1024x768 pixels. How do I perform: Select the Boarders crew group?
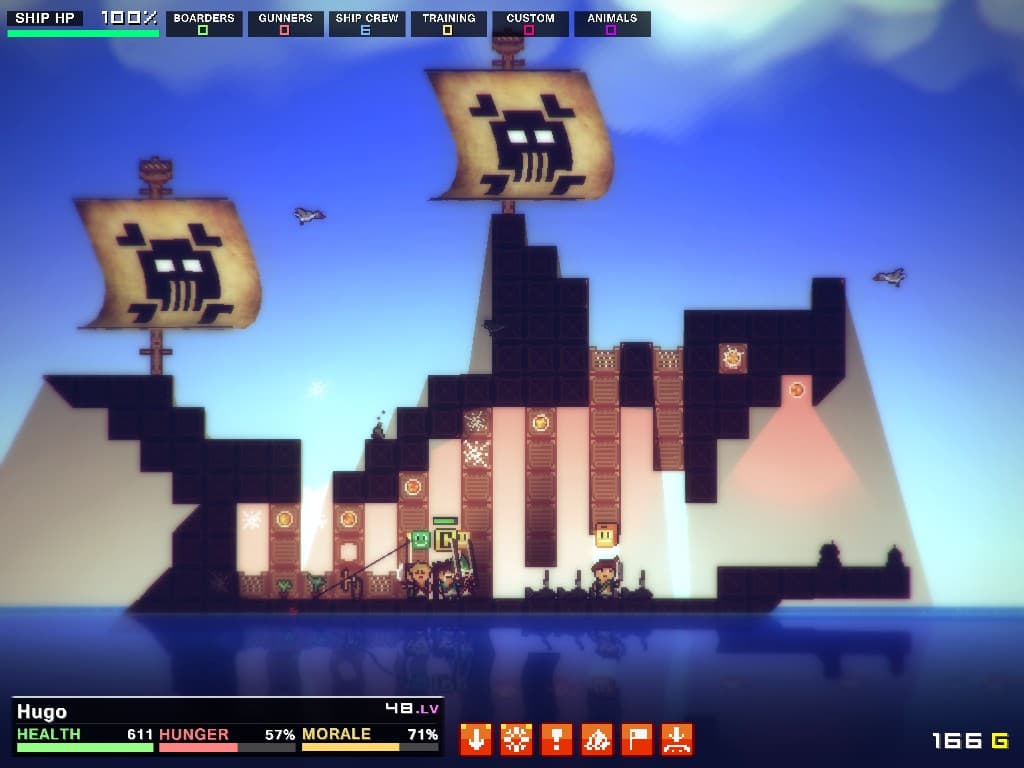[x=204, y=23]
